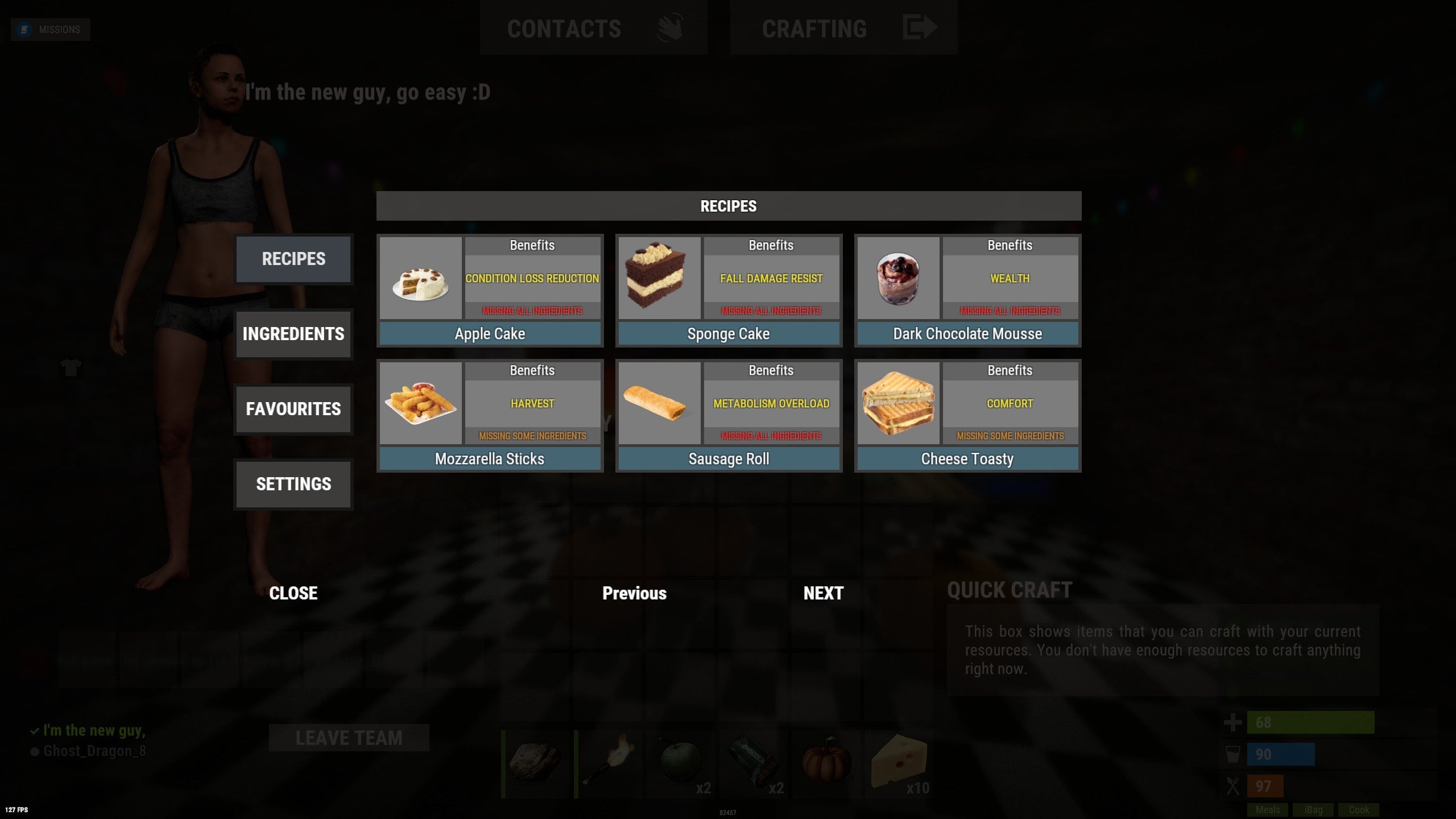The width and height of the screenshot is (1456, 819).
Task: Close the recipes menu
Action: click(x=293, y=593)
